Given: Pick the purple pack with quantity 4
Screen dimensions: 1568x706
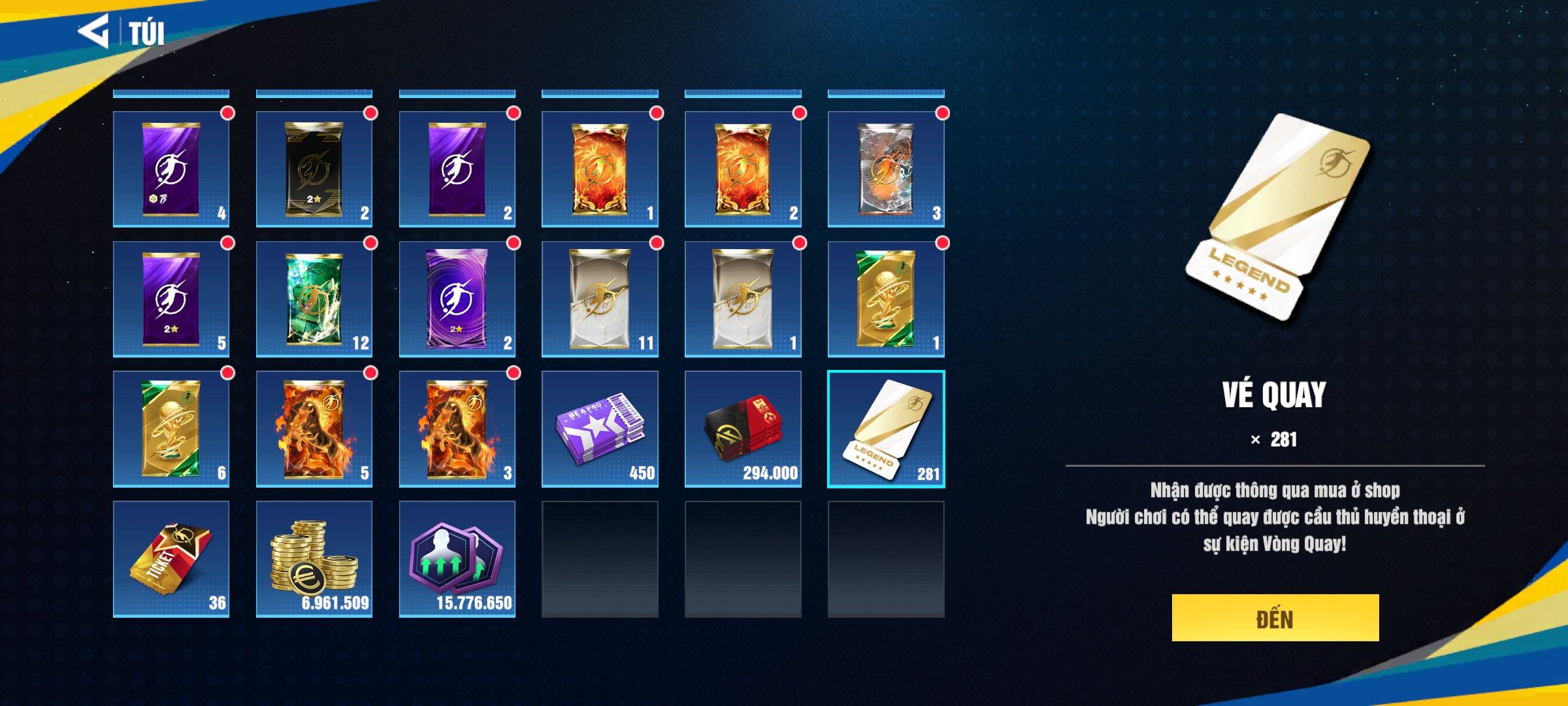Looking at the screenshot, I should pos(171,169).
